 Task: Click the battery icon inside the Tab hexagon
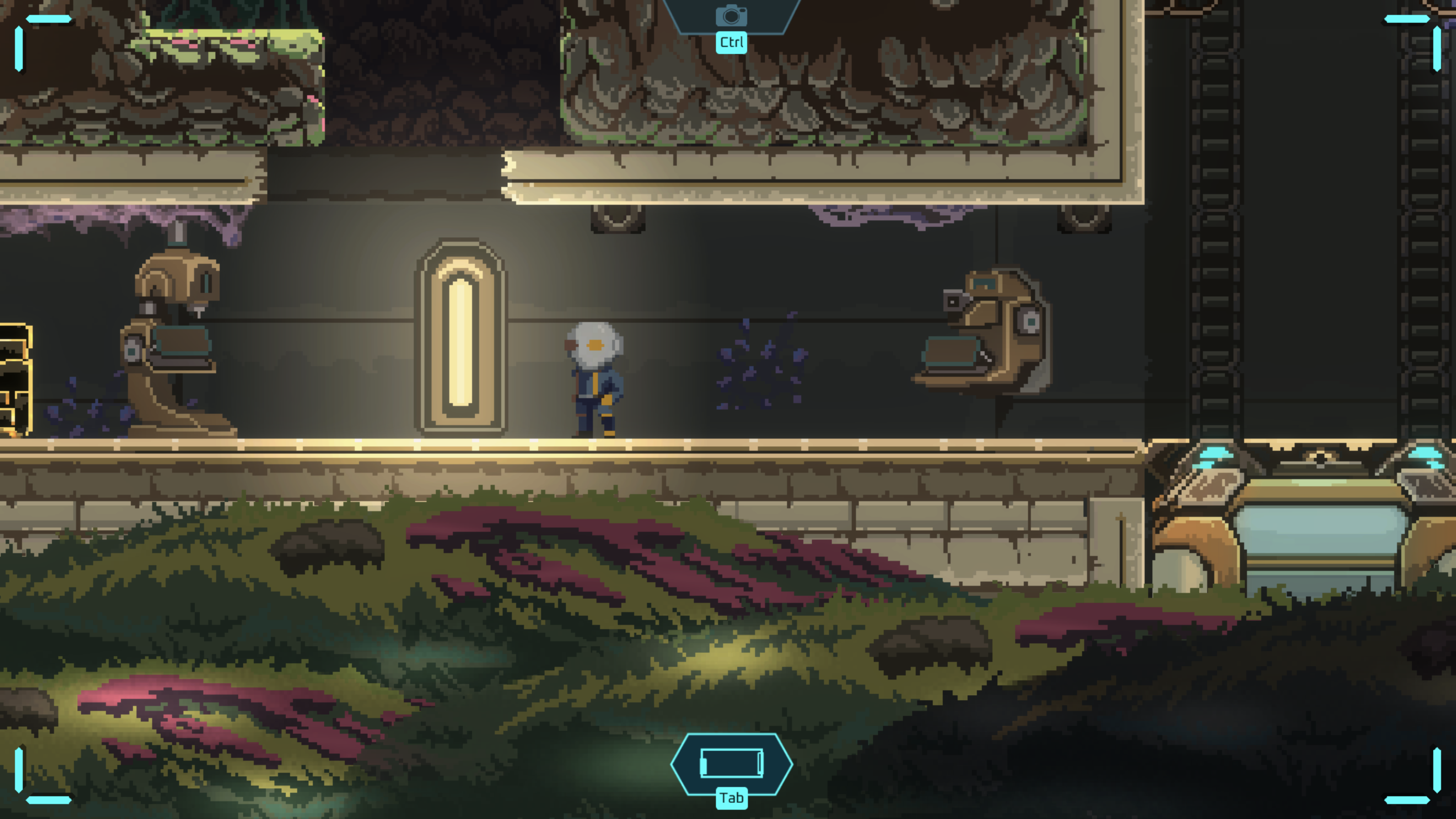pos(731,763)
